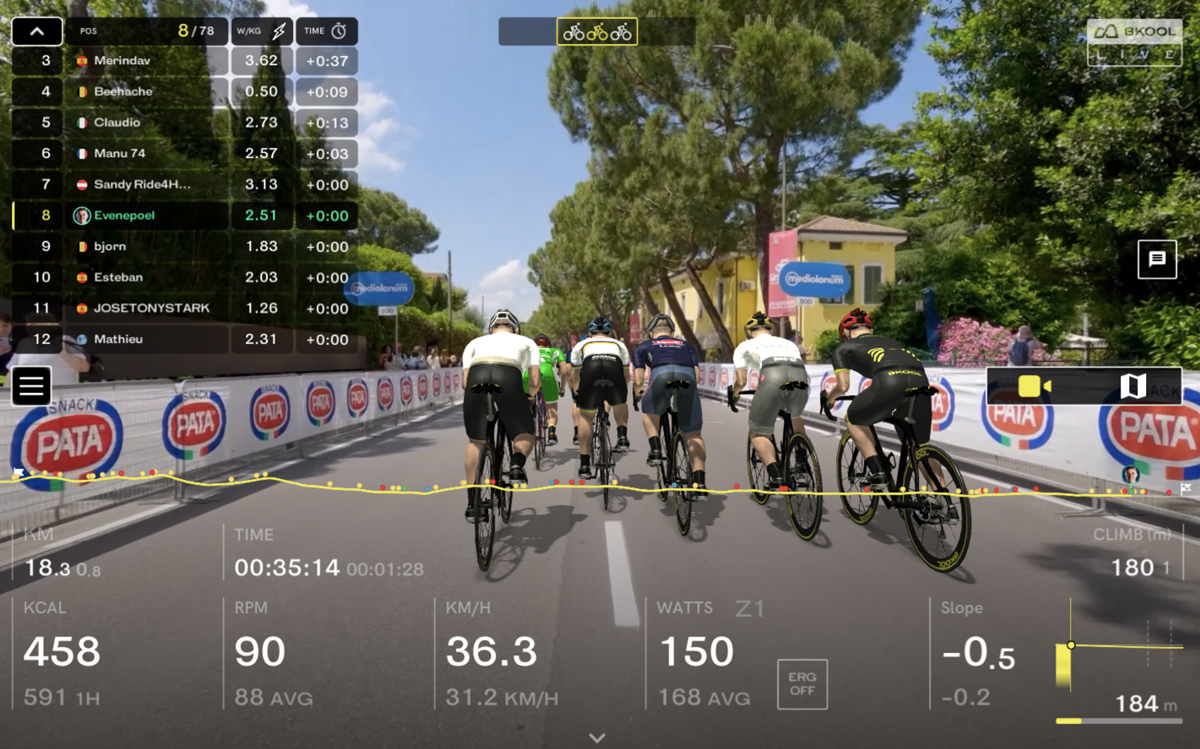Select Esteban's leaderboard entry
The height and width of the screenshot is (749, 1200).
(150, 278)
